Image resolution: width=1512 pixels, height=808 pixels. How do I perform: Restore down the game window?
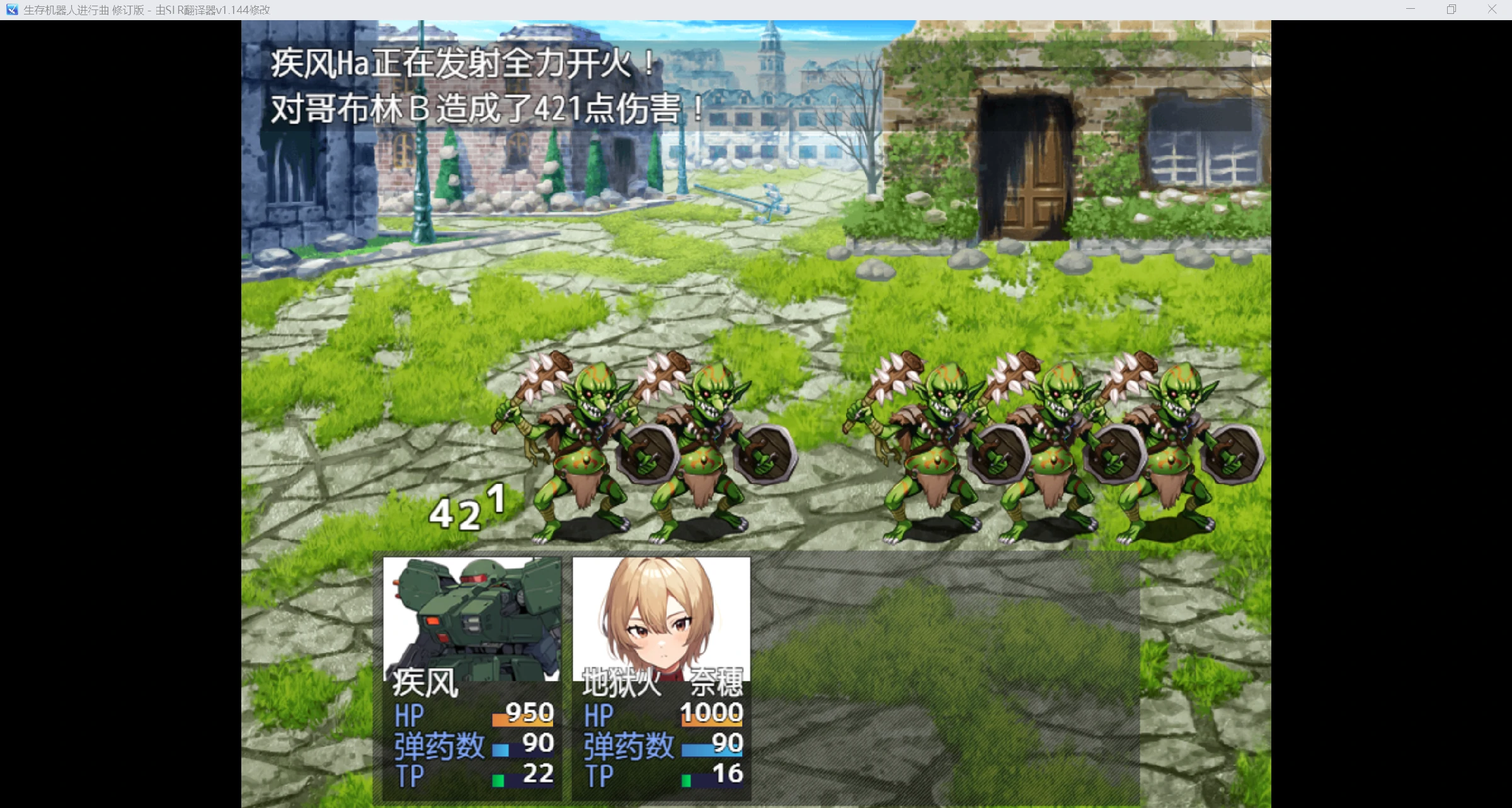pyautogui.click(x=1452, y=9)
